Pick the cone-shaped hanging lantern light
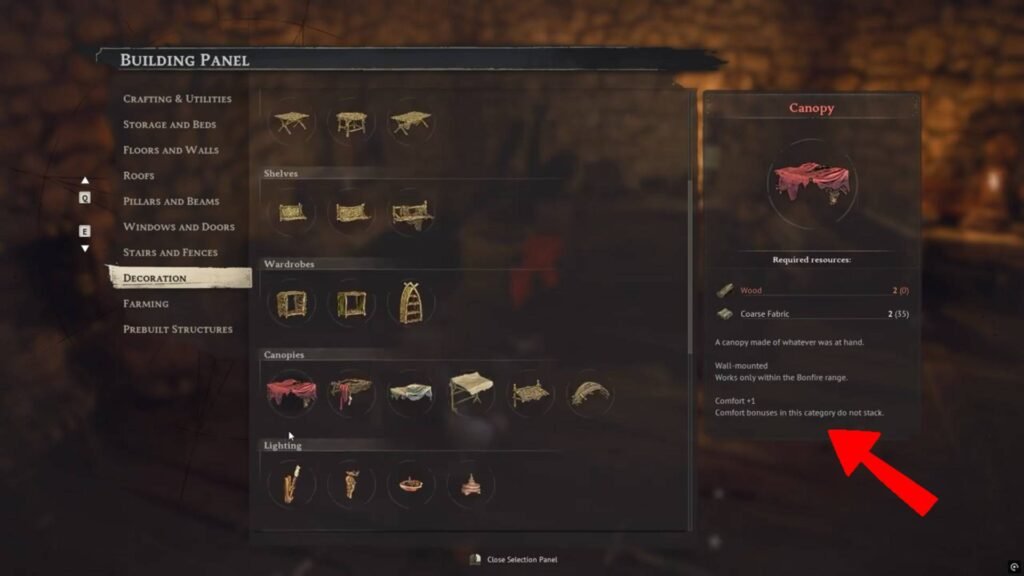1024x576 pixels. pos(470,484)
